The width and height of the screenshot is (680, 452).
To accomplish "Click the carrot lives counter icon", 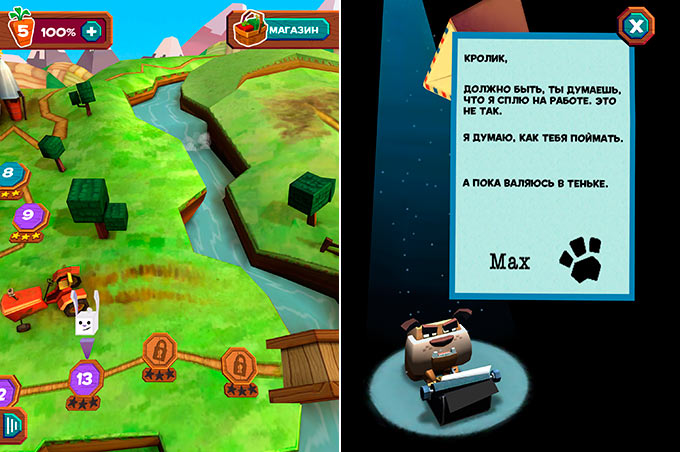I will (x=20, y=30).
